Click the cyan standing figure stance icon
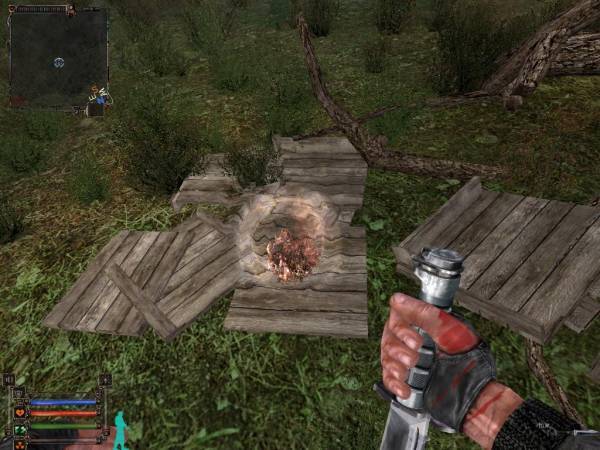 [x=120, y=429]
